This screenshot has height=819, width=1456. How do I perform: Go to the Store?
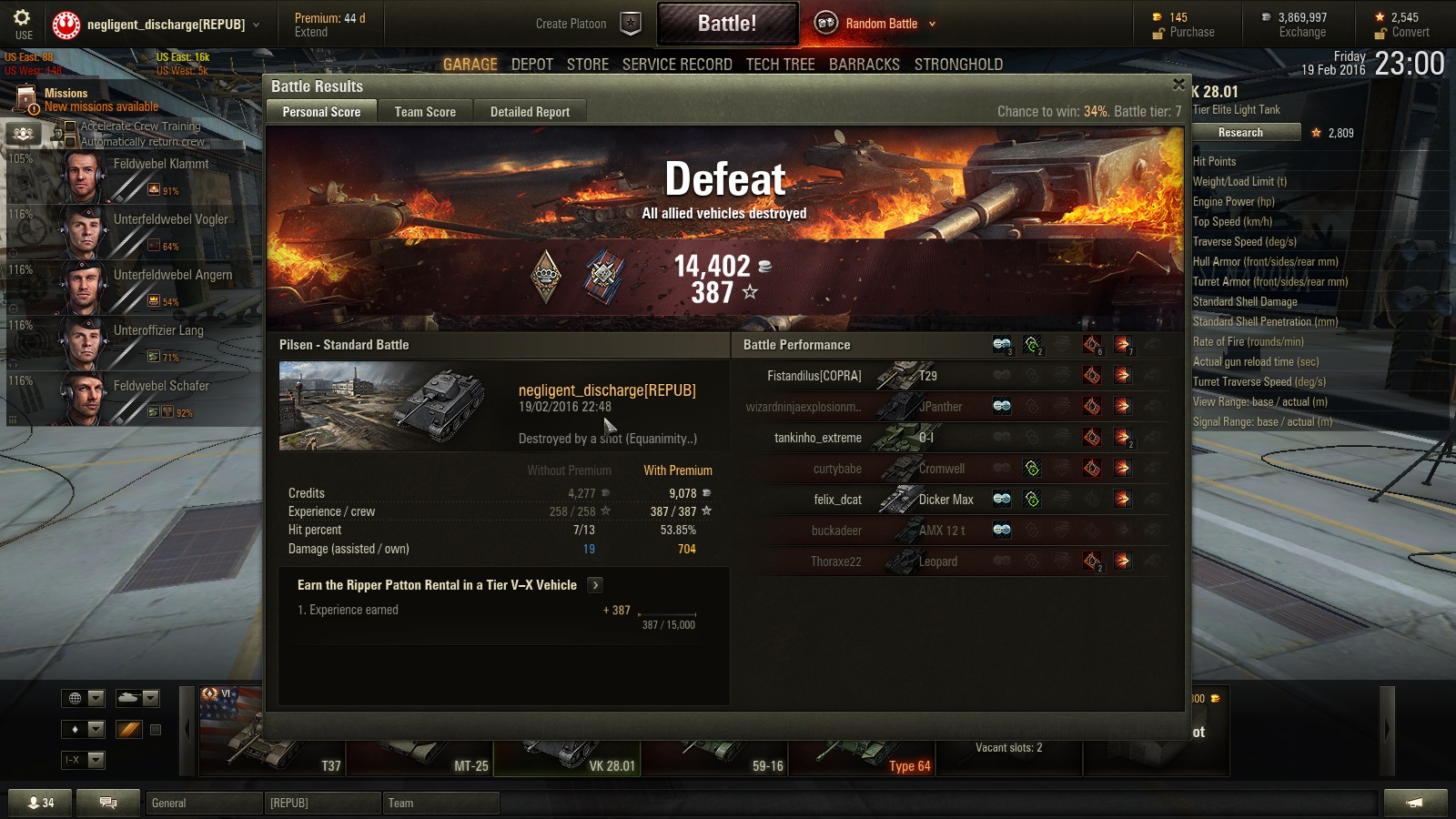pos(588,65)
